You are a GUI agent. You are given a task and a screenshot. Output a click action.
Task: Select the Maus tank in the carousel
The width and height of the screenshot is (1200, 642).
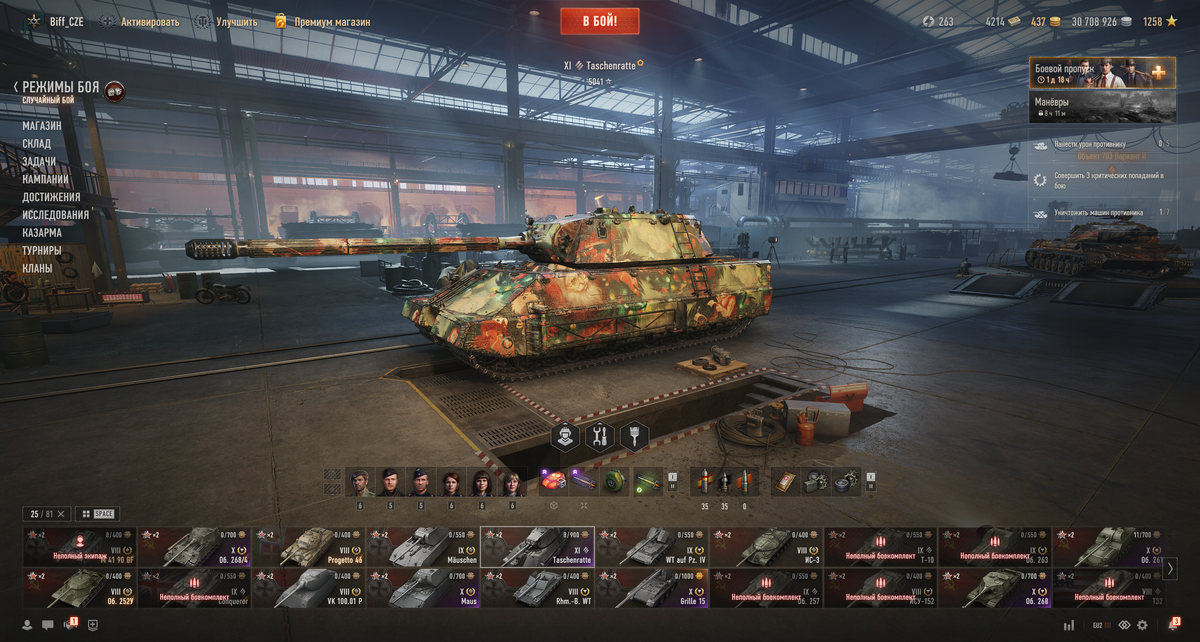click(x=423, y=588)
